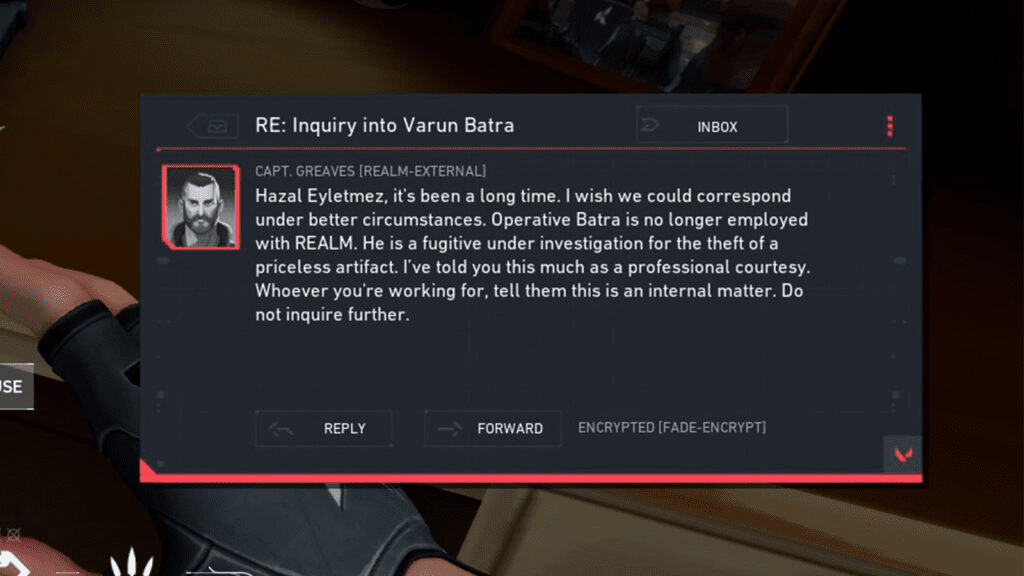The width and height of the screenshot is (1024, 576).
Task: Select Capt. Greaves' portrait thumbnail
Action: (x=201, y=207)
